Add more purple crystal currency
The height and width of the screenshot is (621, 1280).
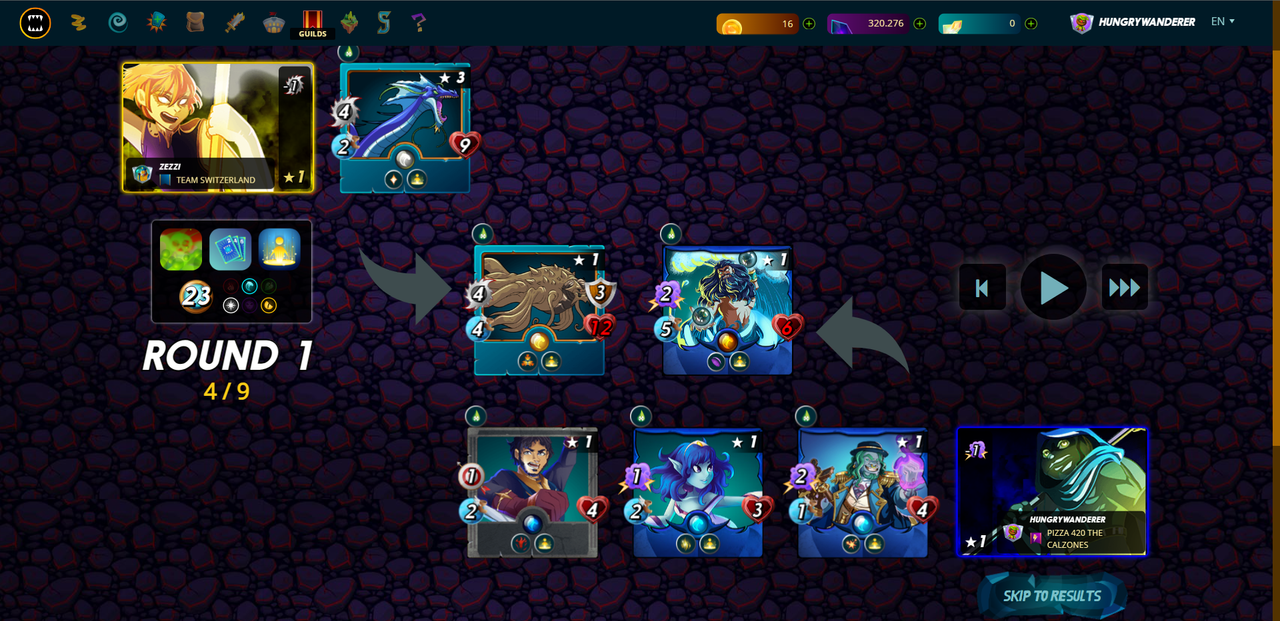[x=919, y=23]
